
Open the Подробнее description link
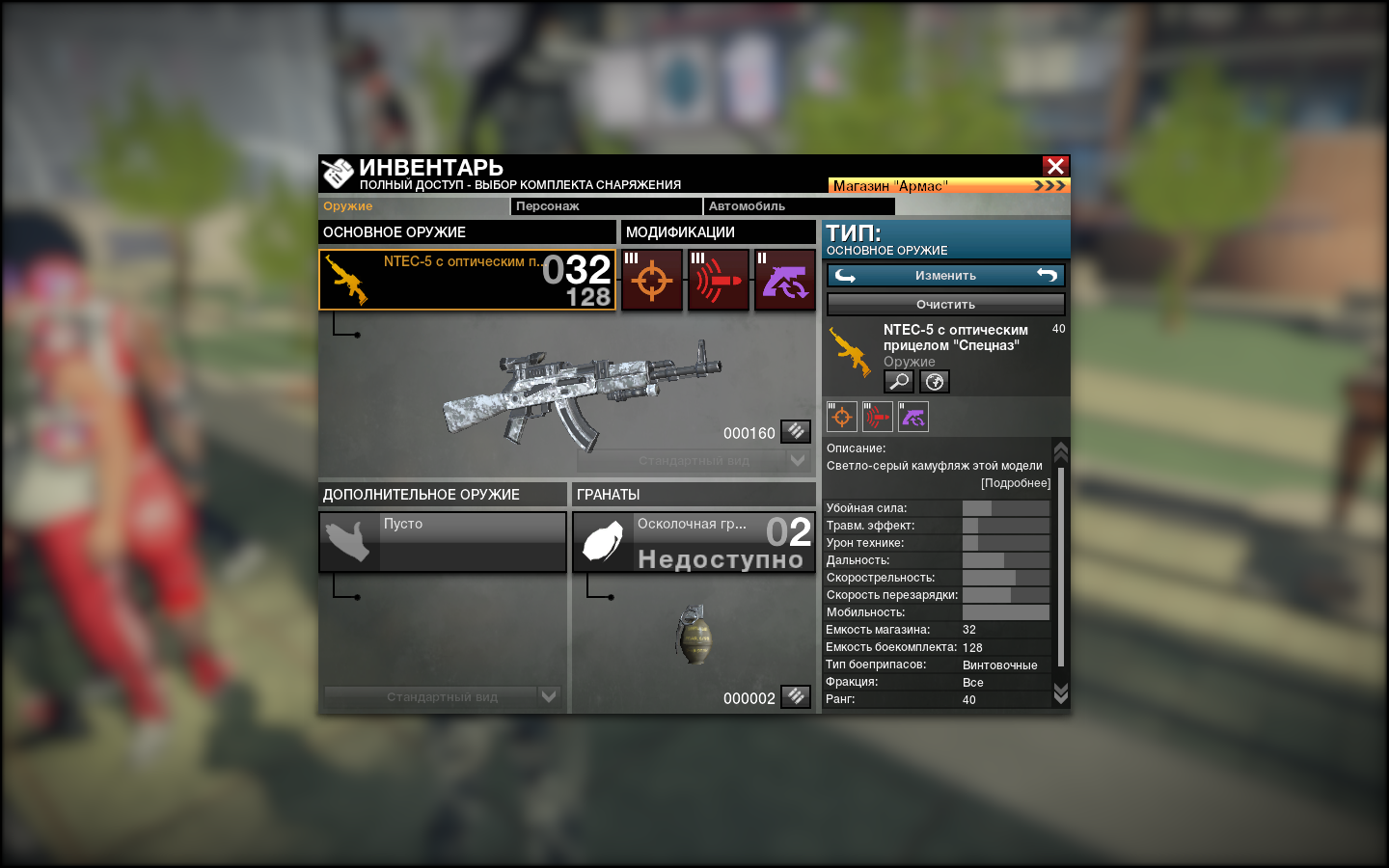pos(1016,483)
